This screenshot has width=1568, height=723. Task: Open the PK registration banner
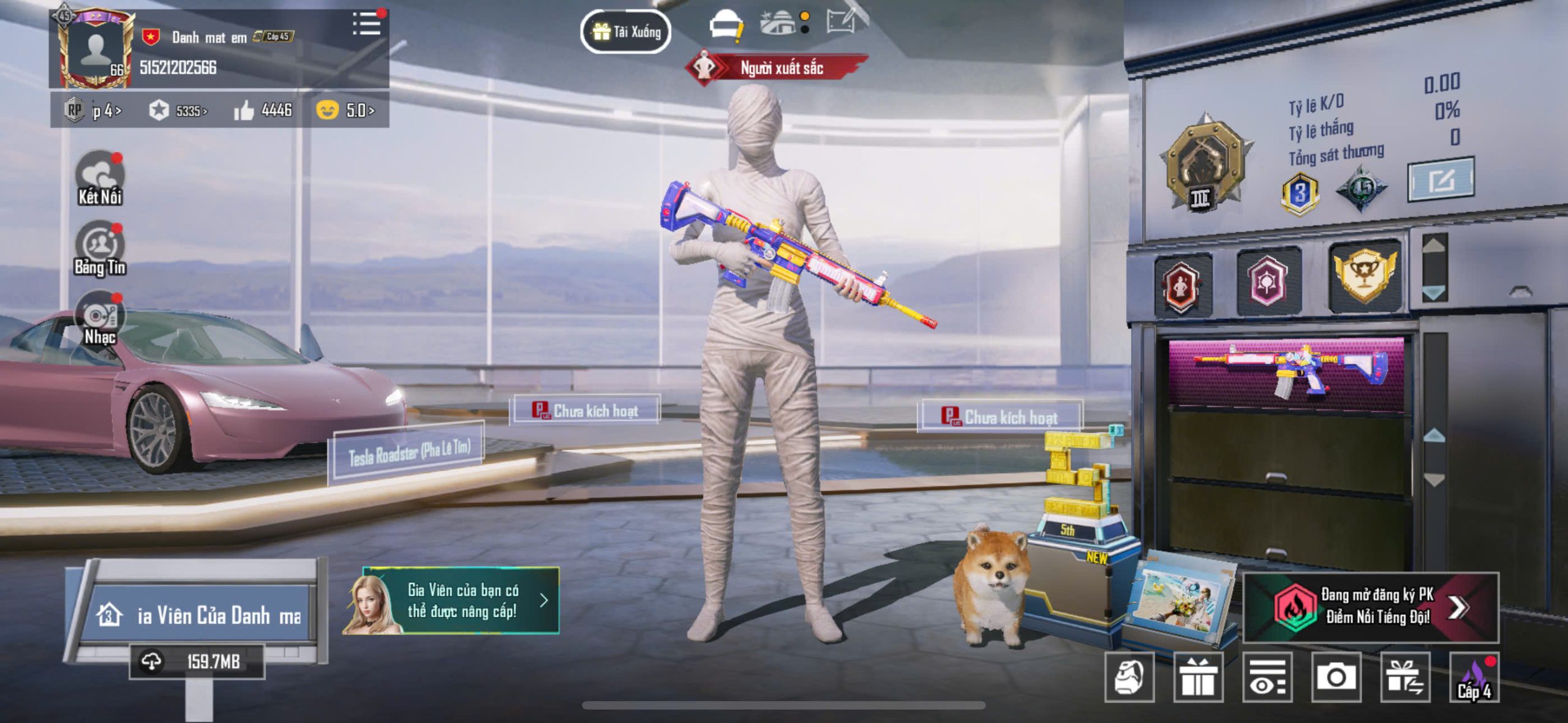point(1371,607)
